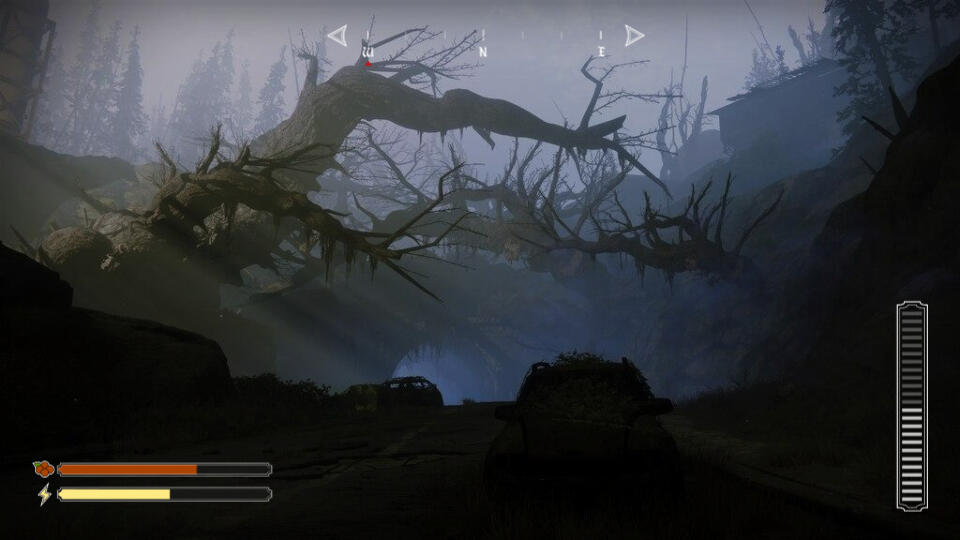Image resolution: width=960 pixels, height=540 pixels.
Task: Click the compass left arrow
Action: 337,36
